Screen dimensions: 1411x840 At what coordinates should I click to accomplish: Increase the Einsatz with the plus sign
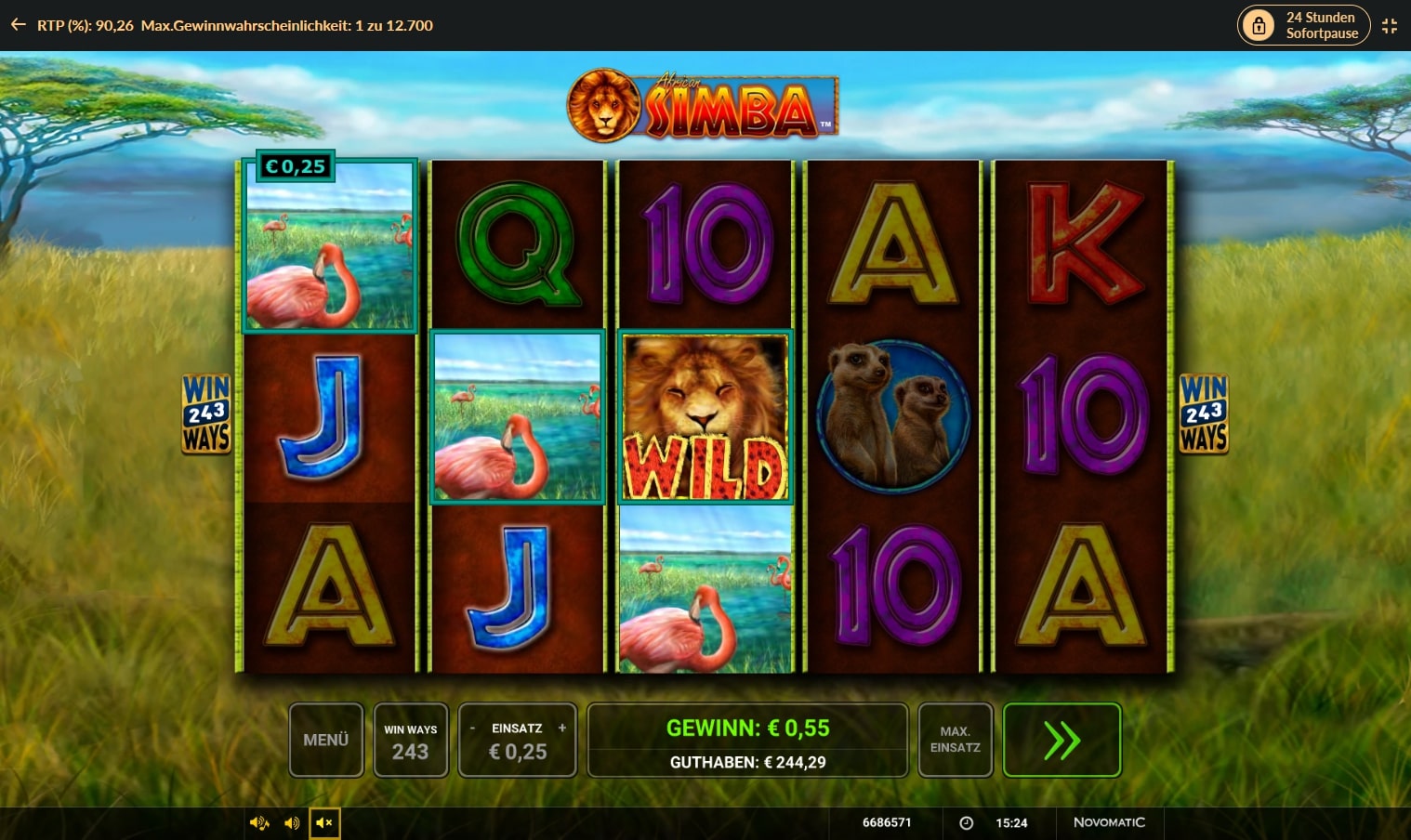[562, 728]
